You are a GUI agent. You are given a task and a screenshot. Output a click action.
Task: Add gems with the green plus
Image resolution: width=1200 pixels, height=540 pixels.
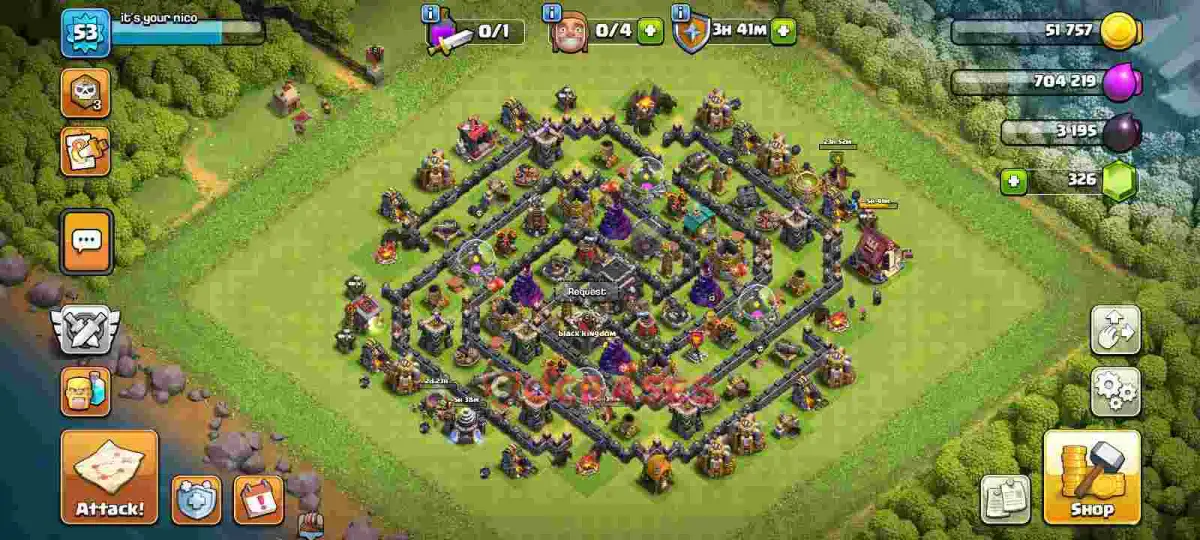click(x=1013, y=182)
